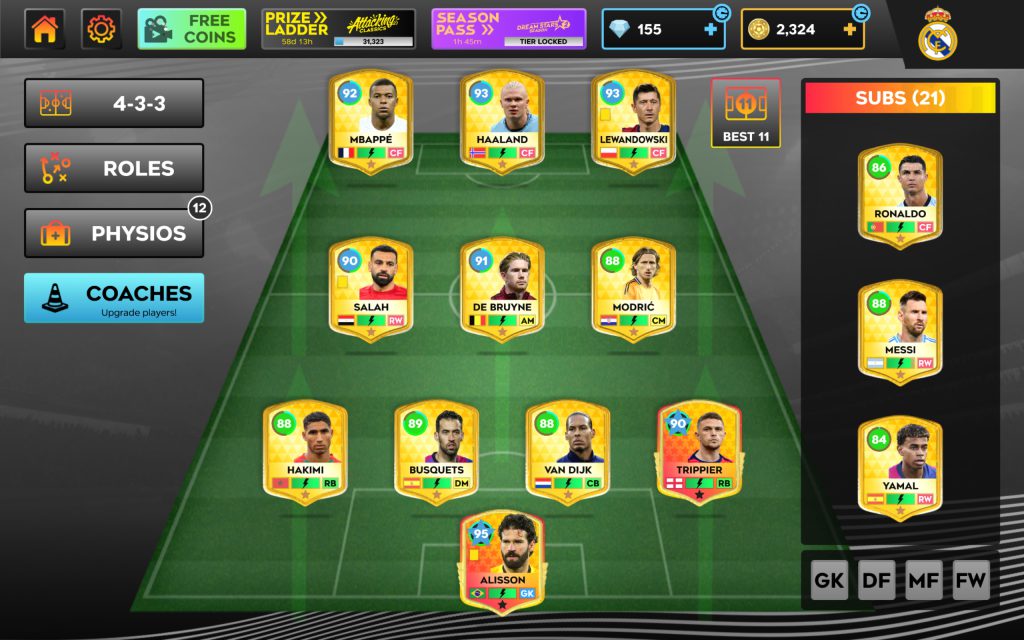The image size is (1024, 640).
Task: Filter subs by GK position
Action: point(829,580)
